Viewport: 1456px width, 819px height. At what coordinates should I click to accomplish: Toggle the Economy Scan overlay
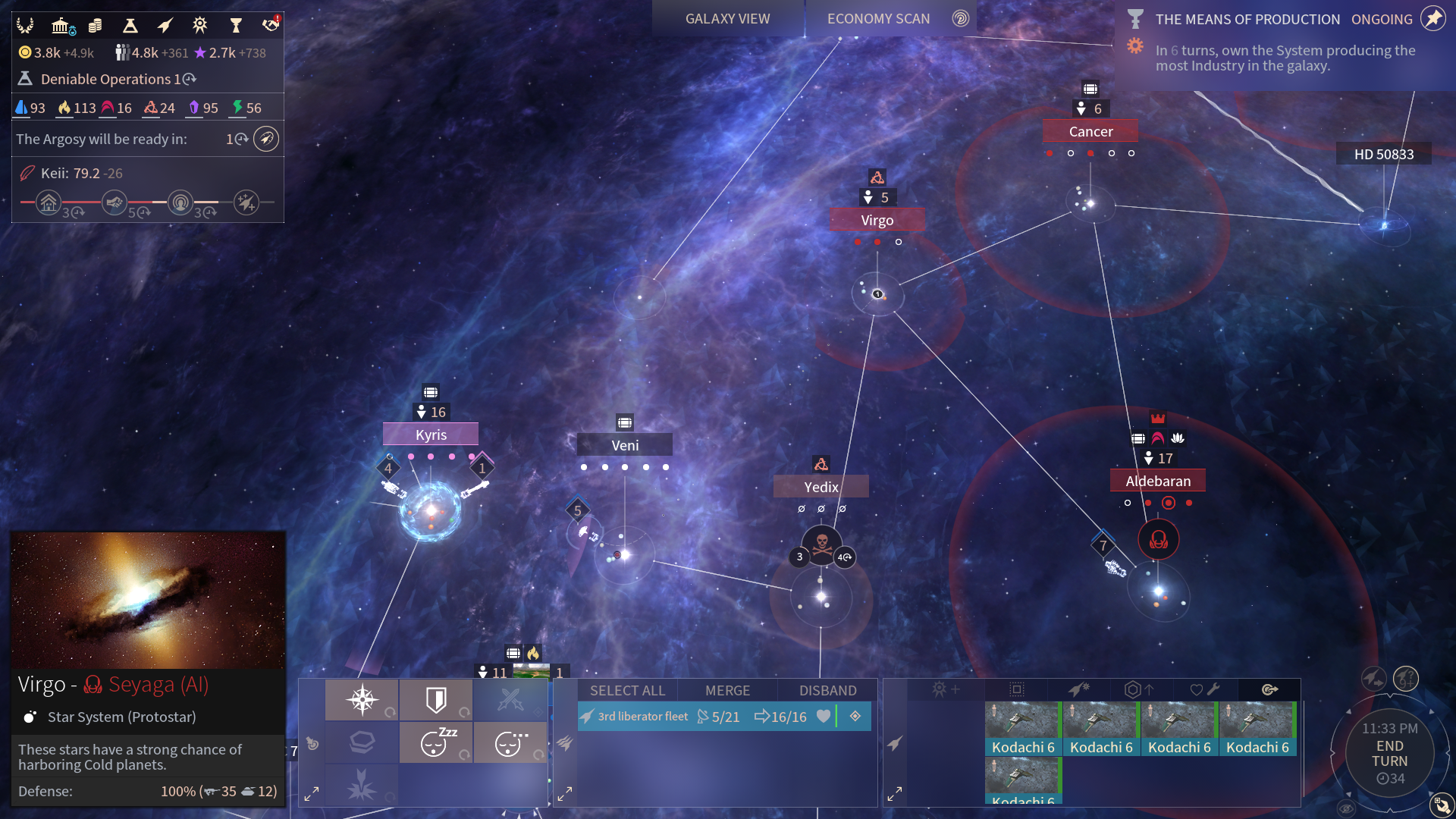[x=878, y=19]
